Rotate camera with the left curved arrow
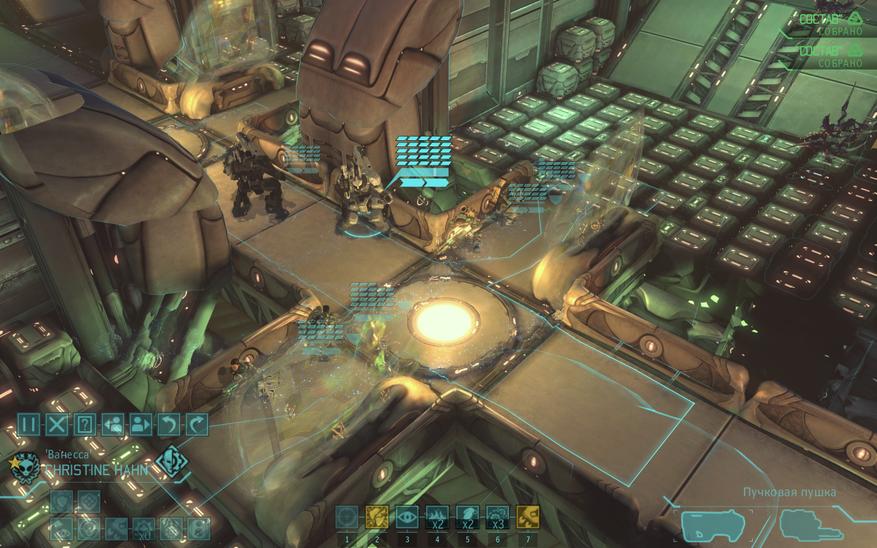Screen dimensions: 877x548 click(x=169, y=424)
